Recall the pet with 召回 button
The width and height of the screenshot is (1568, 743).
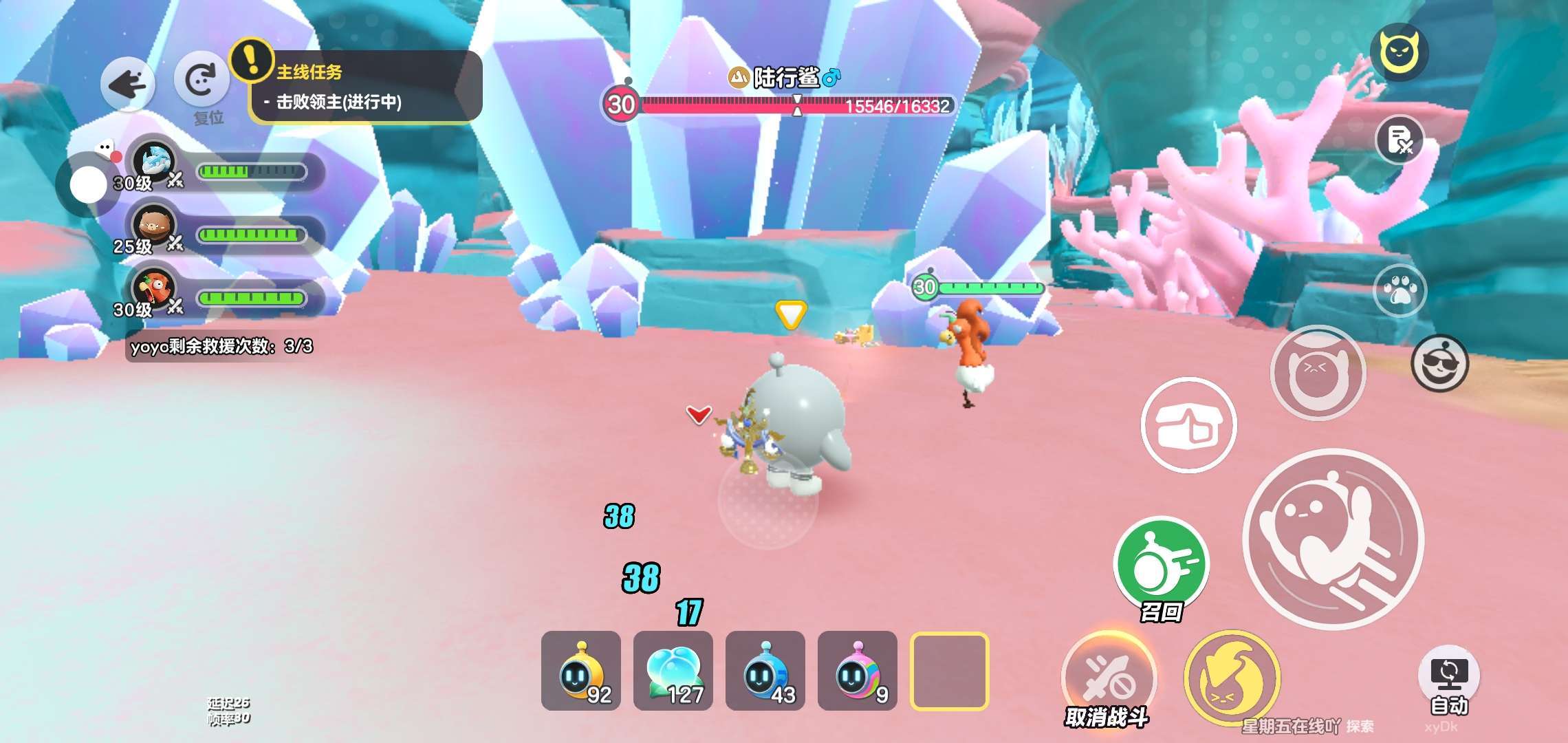point(1162,564)
